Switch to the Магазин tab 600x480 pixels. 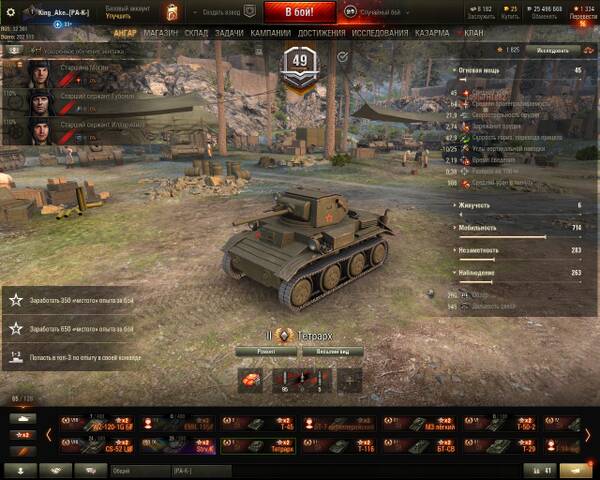click(x=161, y=33)
